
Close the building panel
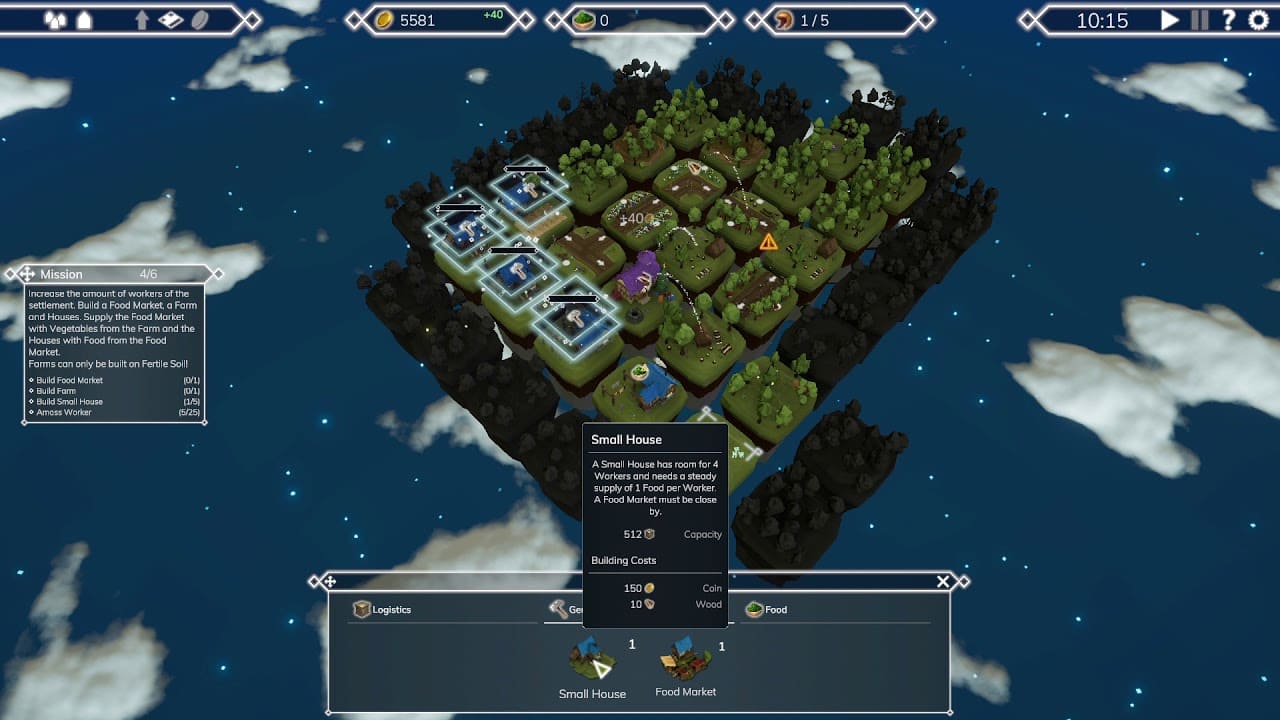click(942, 581)
